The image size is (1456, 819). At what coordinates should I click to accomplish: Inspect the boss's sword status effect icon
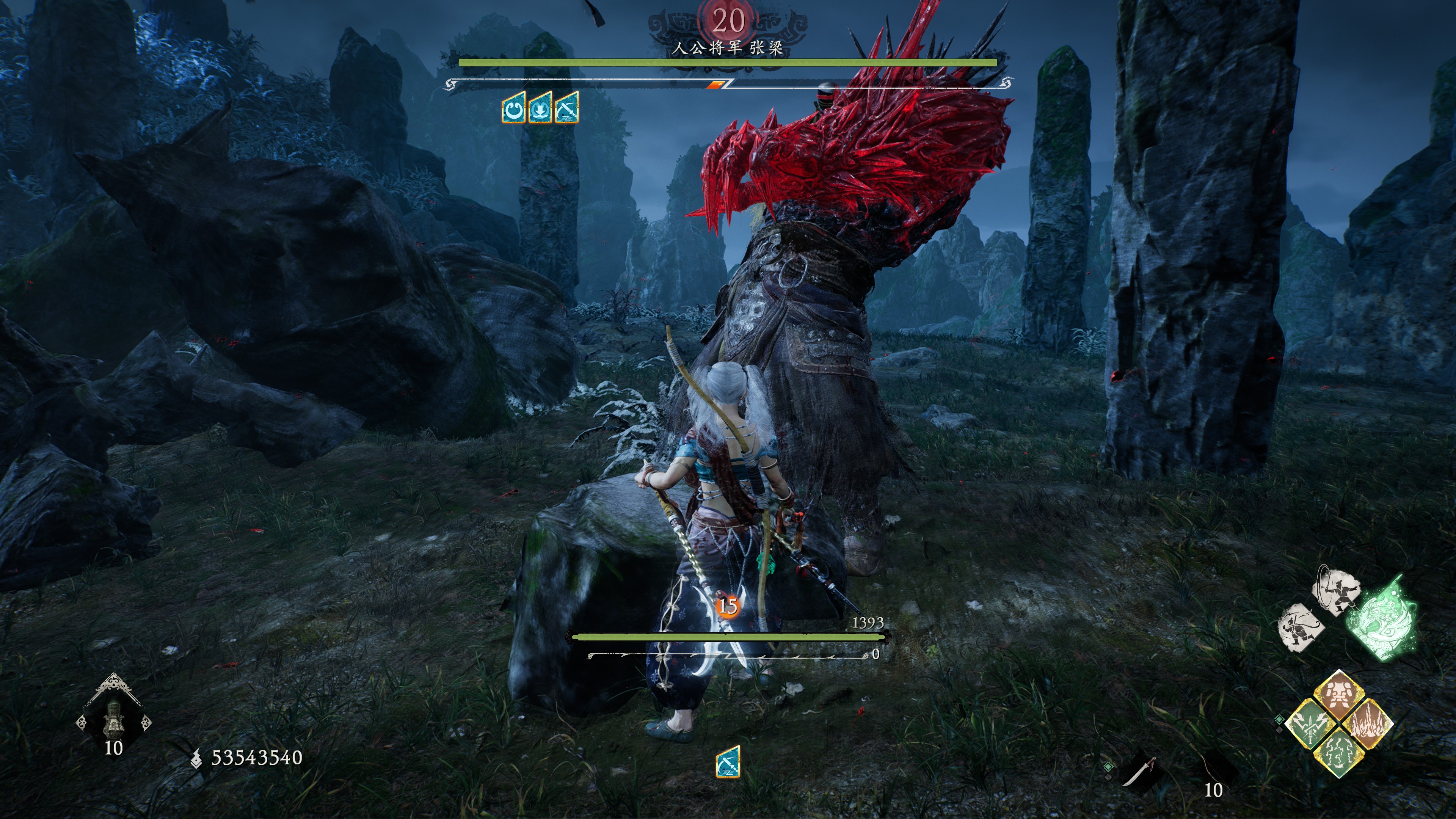(567, 109)
